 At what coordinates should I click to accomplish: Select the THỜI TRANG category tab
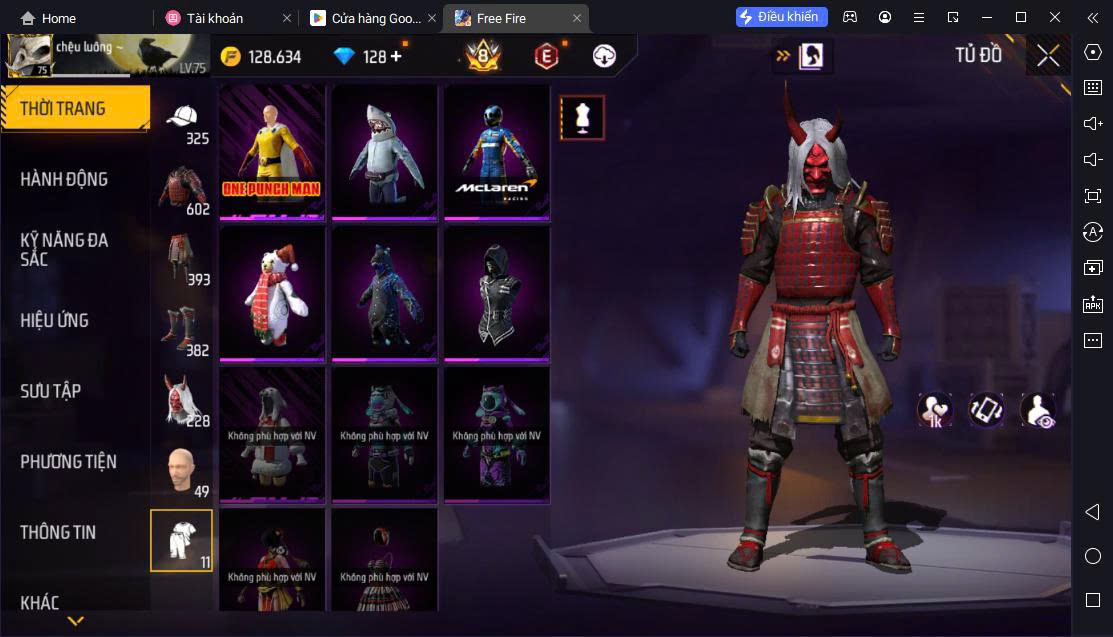(x=75, y=109)
